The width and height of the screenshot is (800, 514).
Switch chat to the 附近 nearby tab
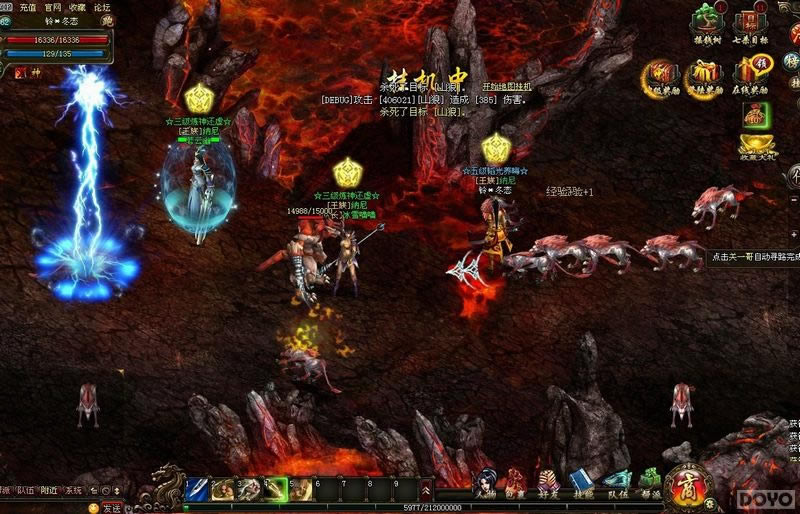50,490
